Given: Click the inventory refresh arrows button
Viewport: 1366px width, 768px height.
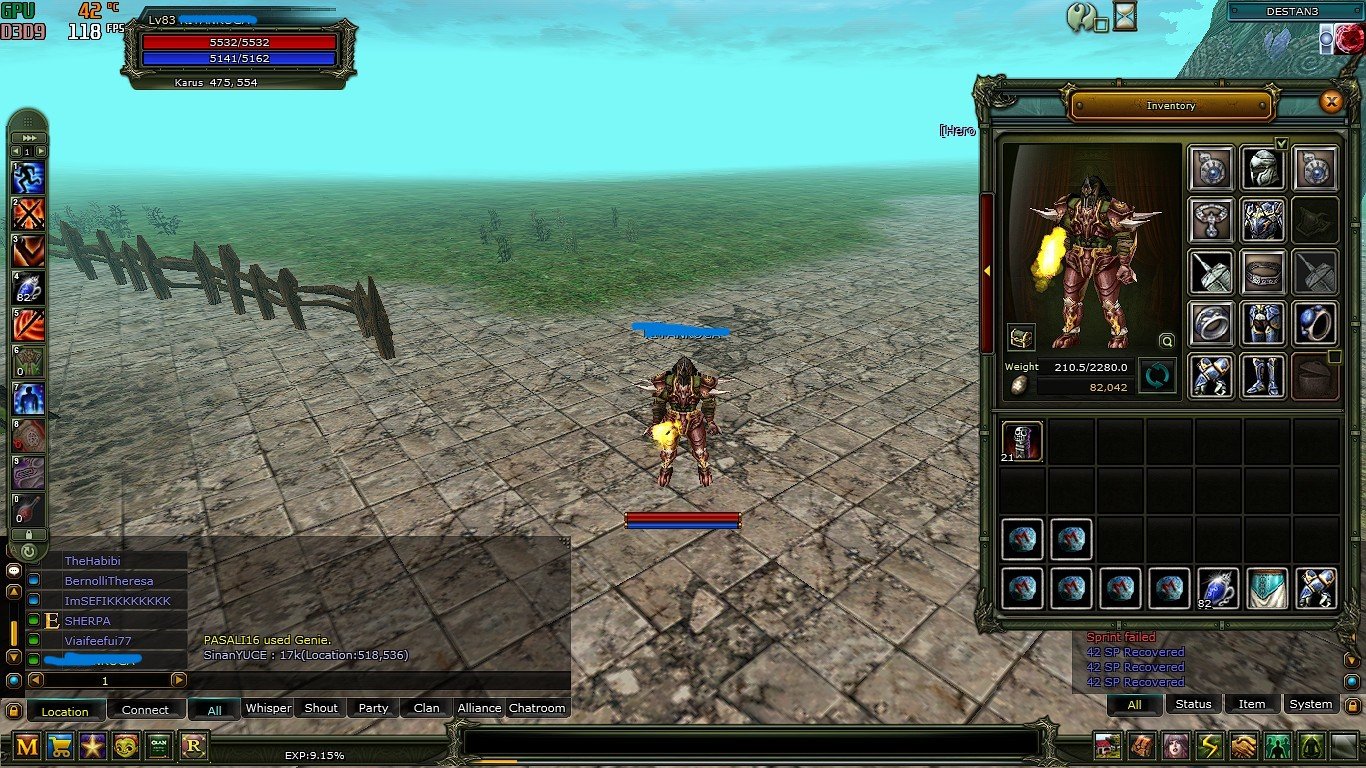Looking at the screenshot, I should (1157, 377).
